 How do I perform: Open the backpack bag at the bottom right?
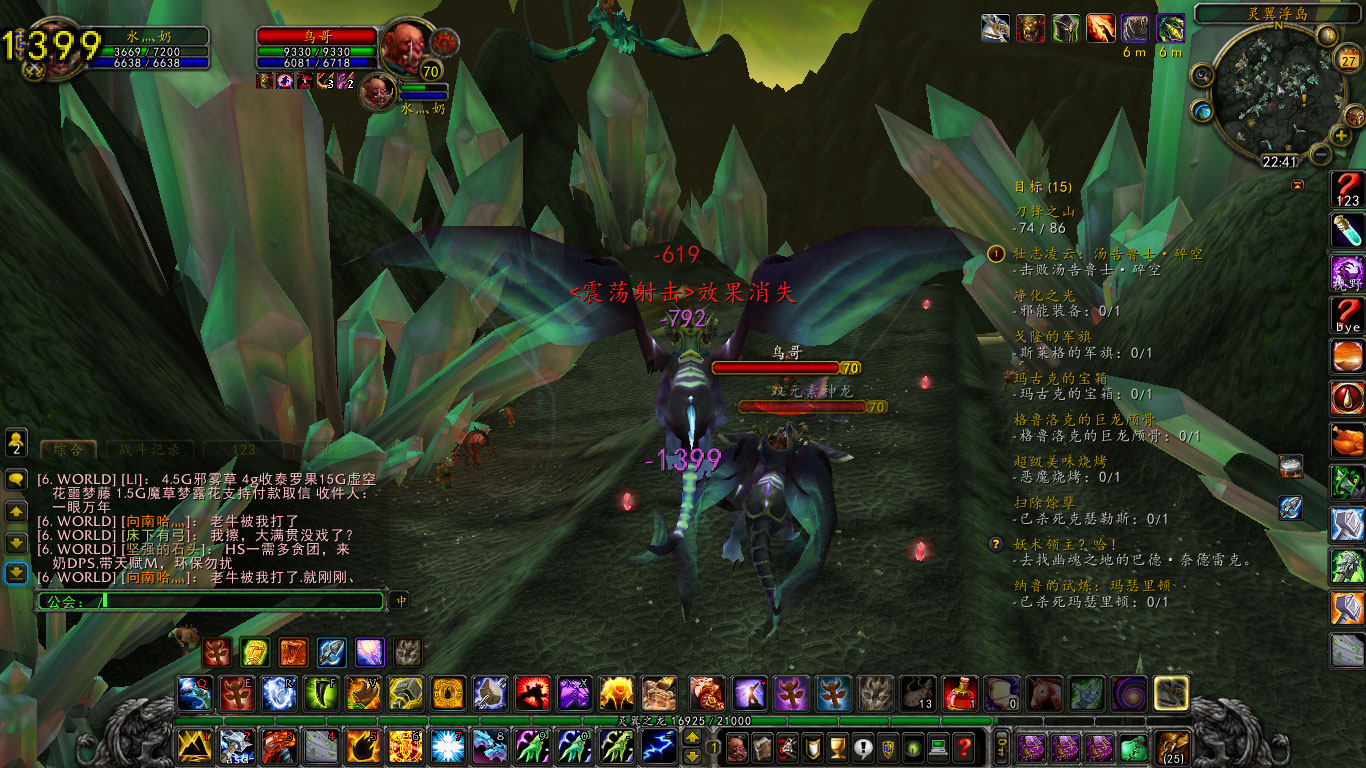click(x=1172, y=747)
